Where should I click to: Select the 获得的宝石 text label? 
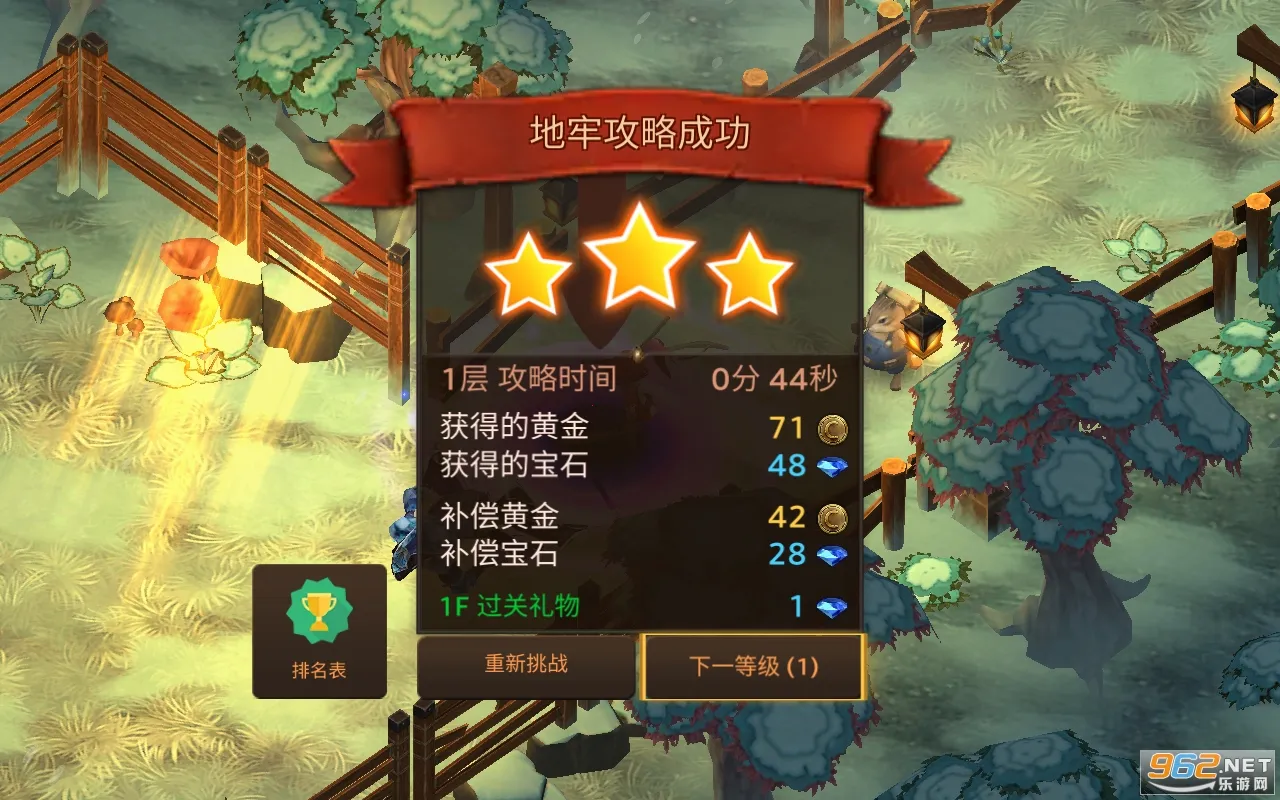(x=516, y=465)
